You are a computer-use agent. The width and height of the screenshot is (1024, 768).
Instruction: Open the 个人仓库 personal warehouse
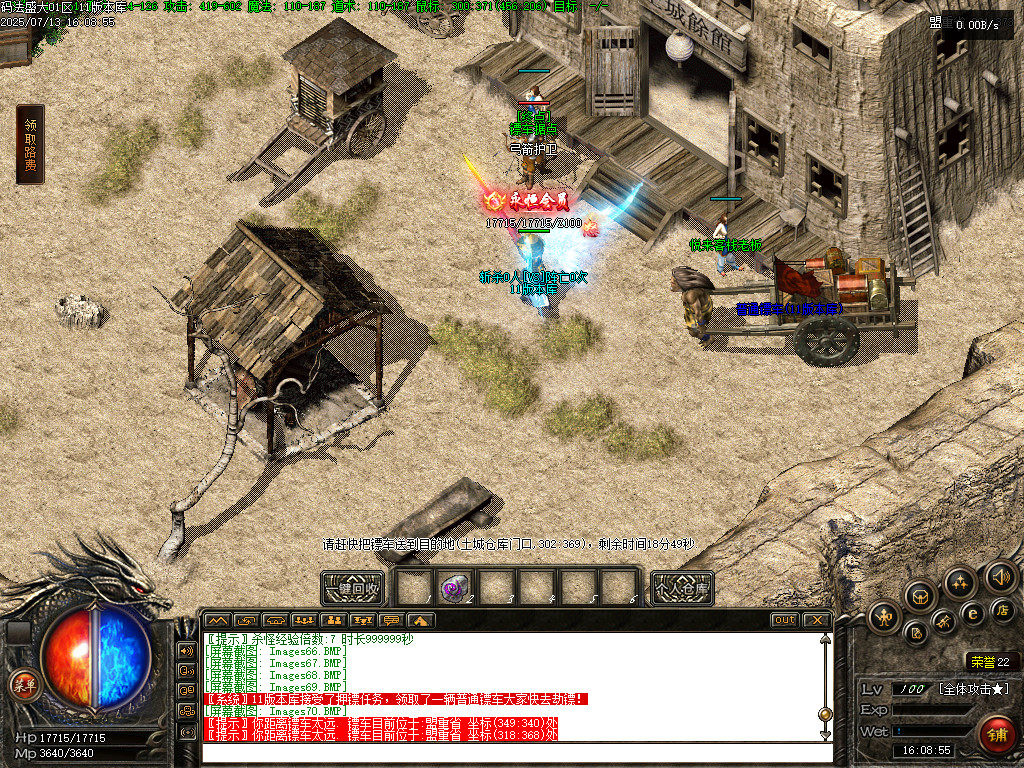[682, 587]
